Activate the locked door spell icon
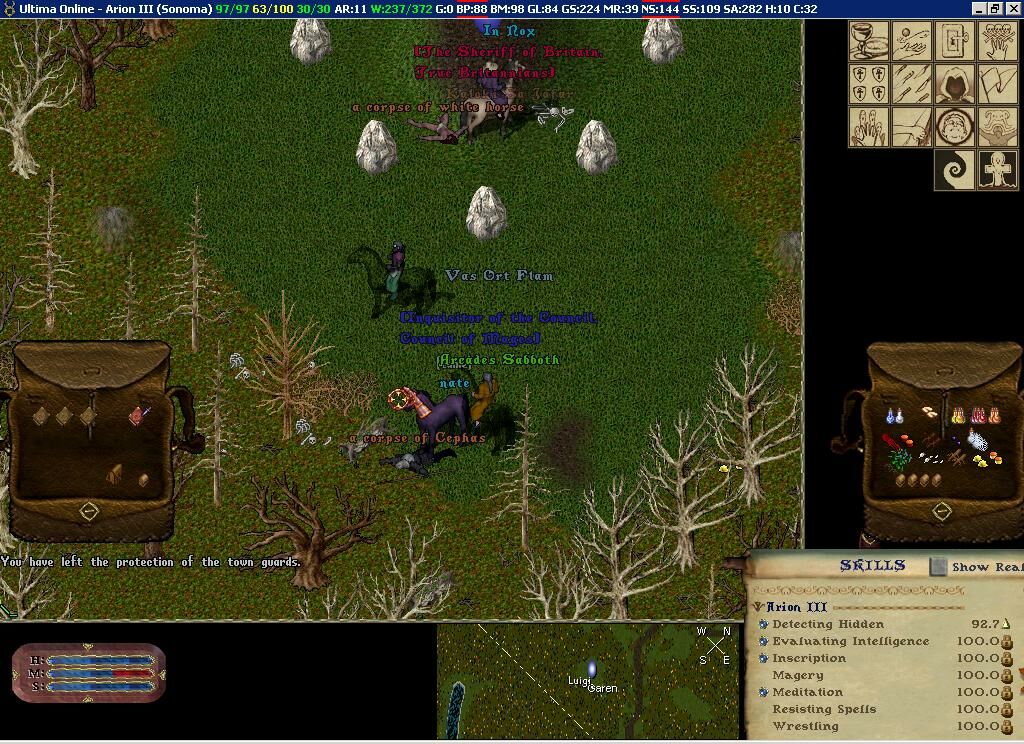Image resolution: width=1024 pixels, height=744 pixels. point(954,41)
